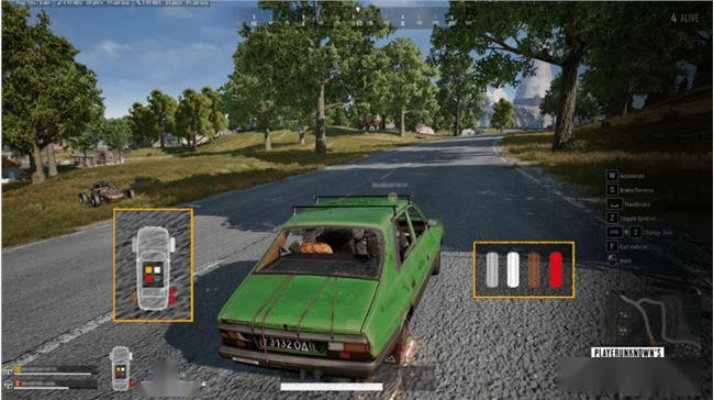Select the enlarged car seat diagram in yellow frame
Screen dimensions: 714x400
(153, 265)
